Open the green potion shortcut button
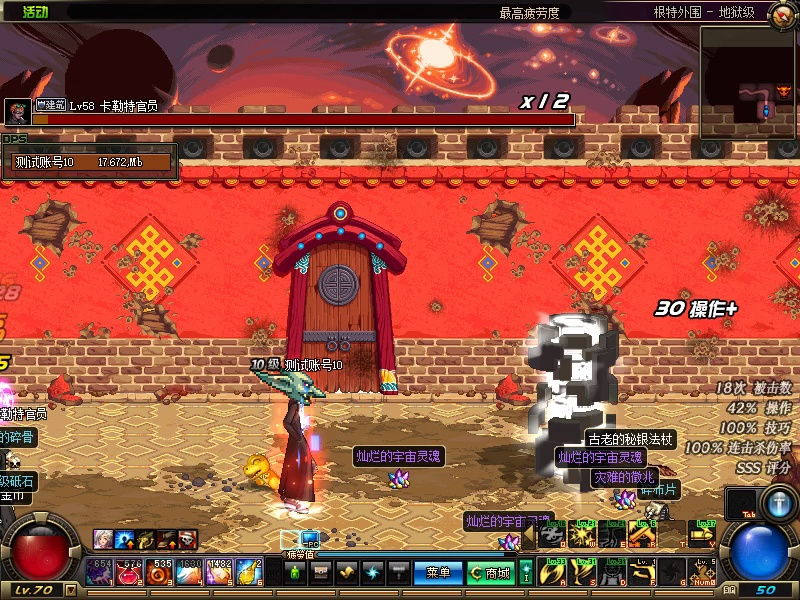800x600 pixels. (x=295, y=573)
